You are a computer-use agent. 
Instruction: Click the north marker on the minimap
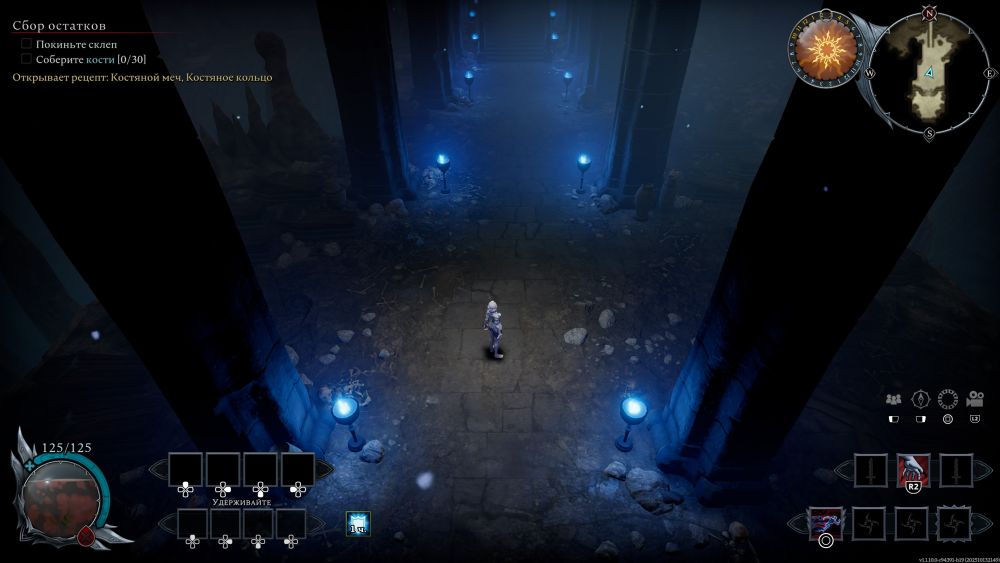click(x=929, y=13)
